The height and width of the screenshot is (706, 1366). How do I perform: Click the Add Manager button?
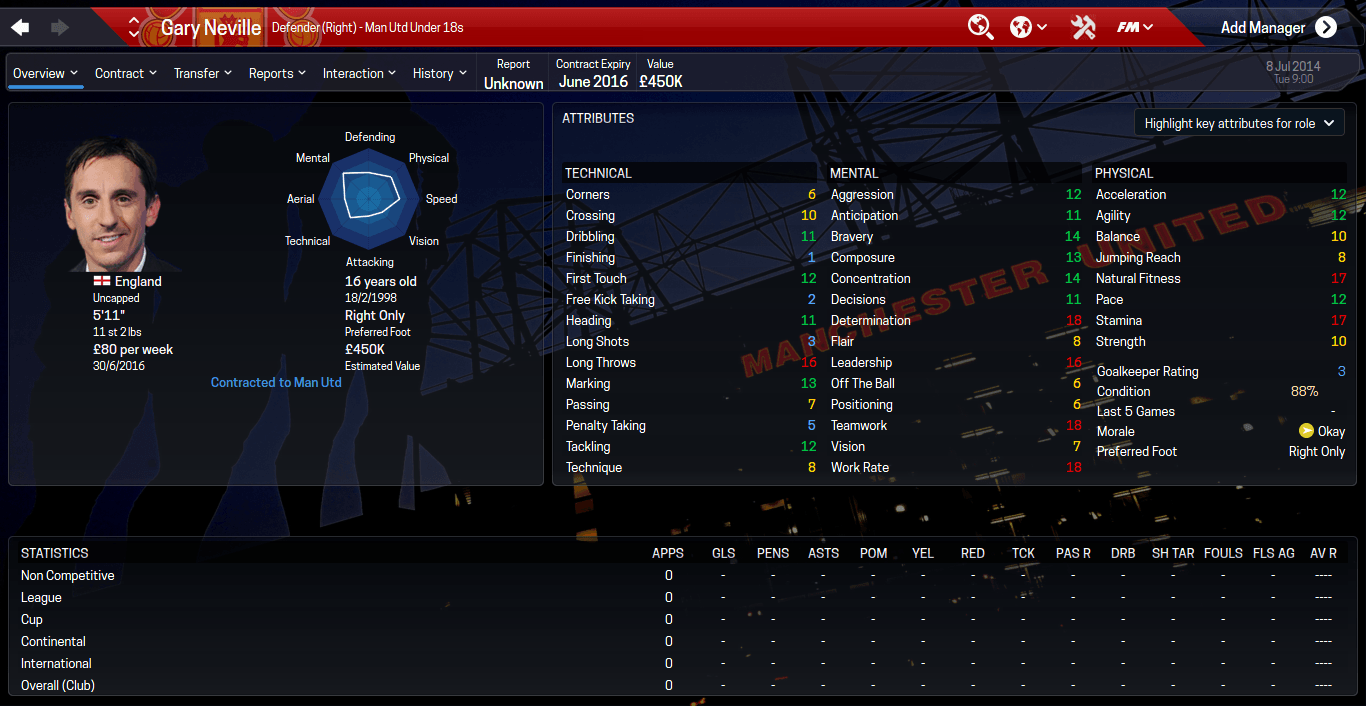1278,27
